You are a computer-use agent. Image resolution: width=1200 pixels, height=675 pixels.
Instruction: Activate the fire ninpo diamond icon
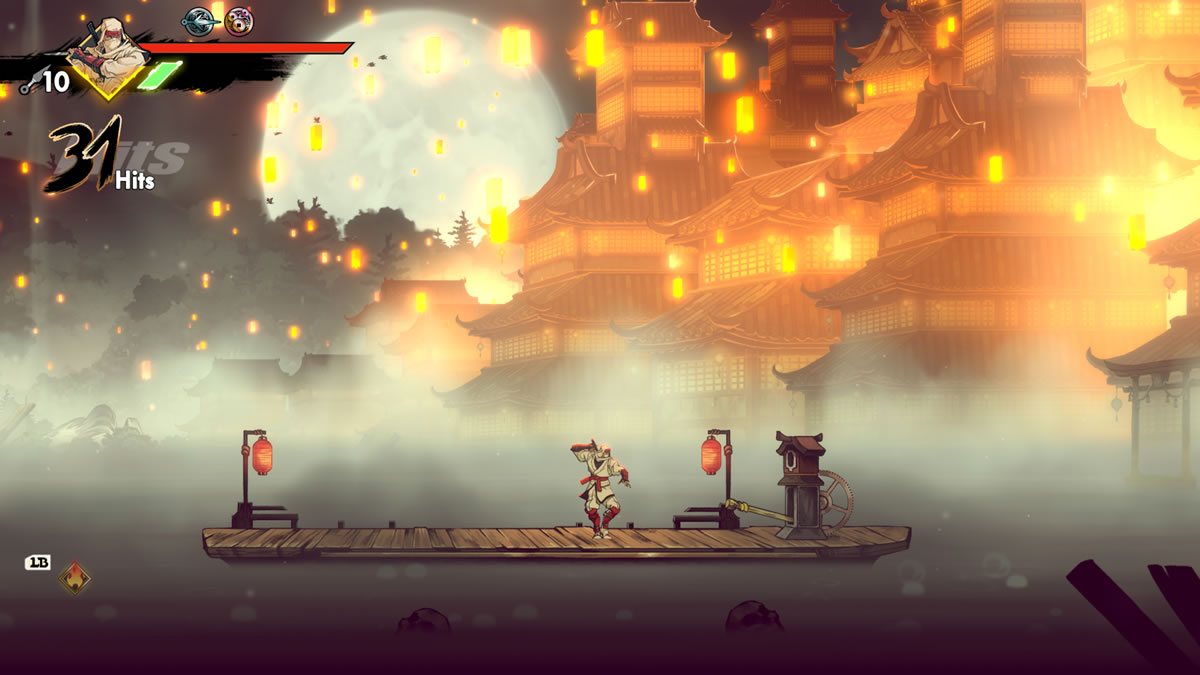tap(74, 577)
